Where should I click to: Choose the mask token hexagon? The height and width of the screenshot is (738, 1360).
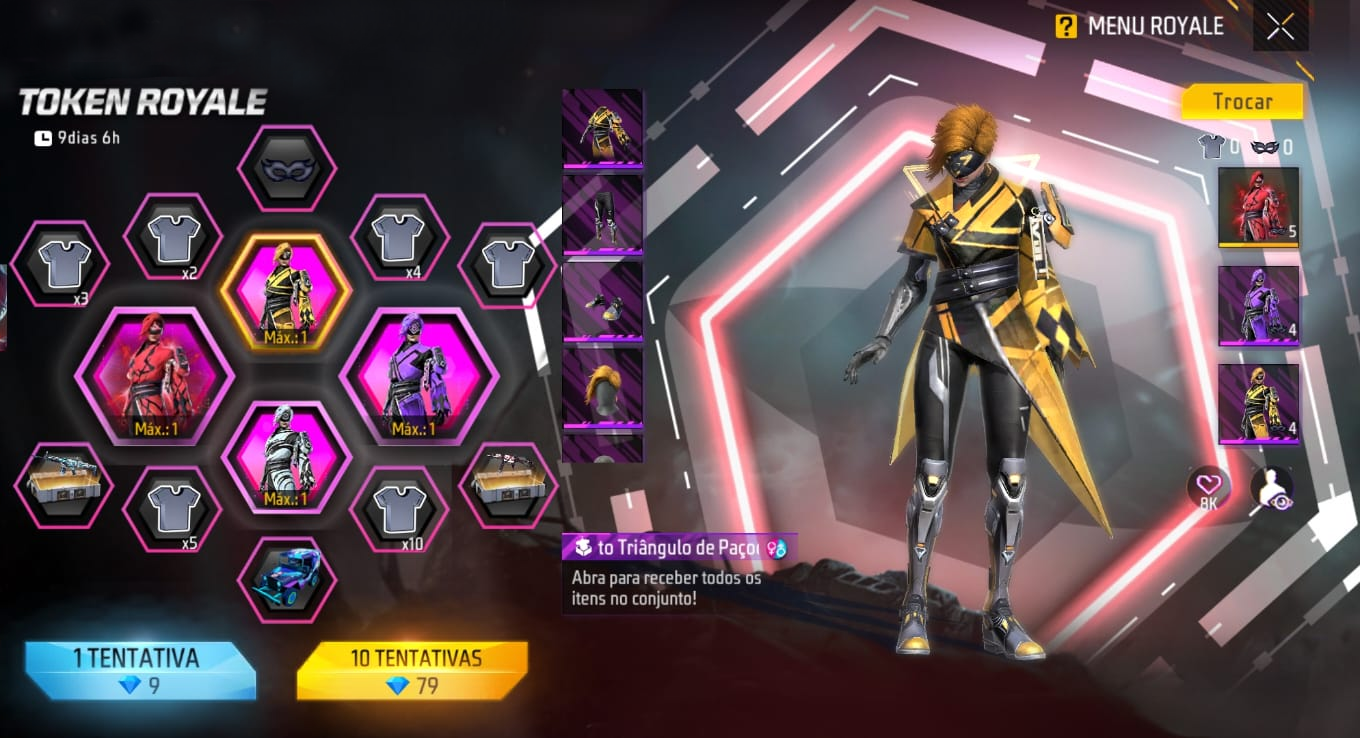coord(286,168)
